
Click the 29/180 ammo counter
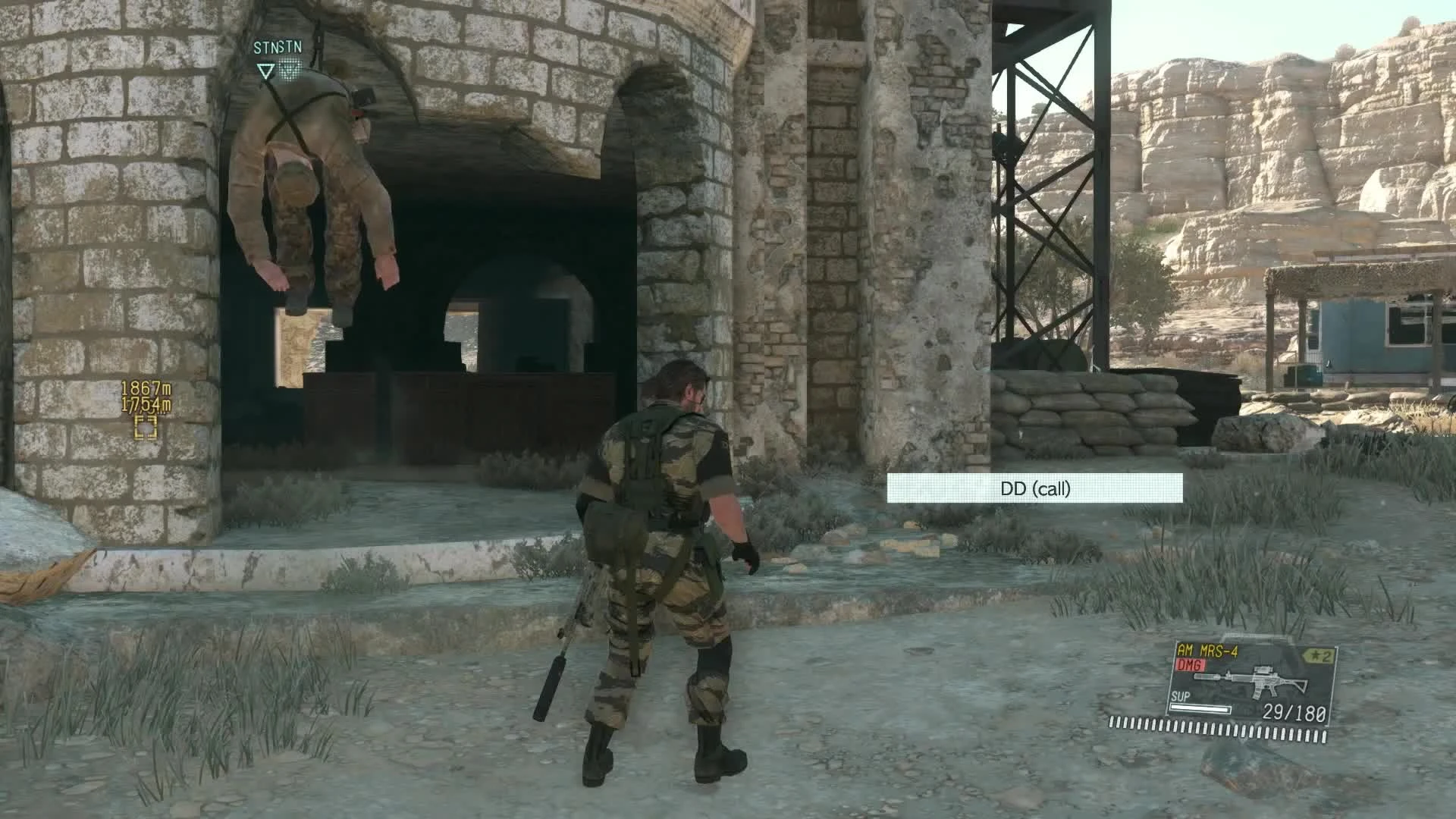click(x=1294, y=713)
